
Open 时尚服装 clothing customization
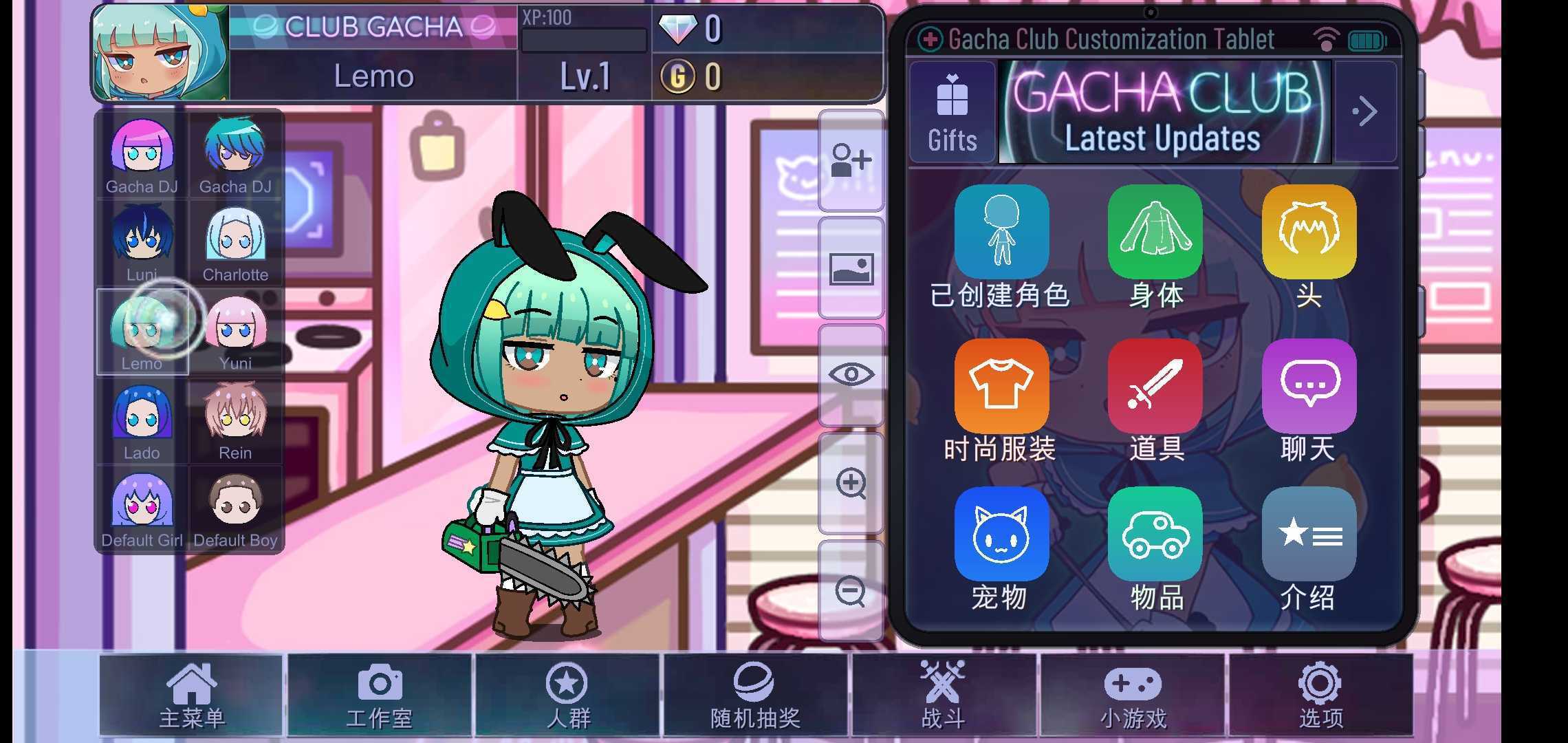click(1001, 385)
